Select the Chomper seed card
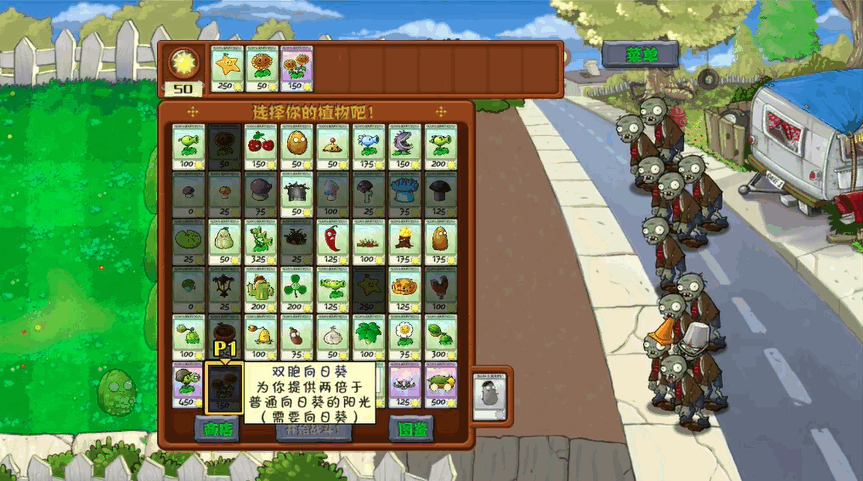 (404, 147)
